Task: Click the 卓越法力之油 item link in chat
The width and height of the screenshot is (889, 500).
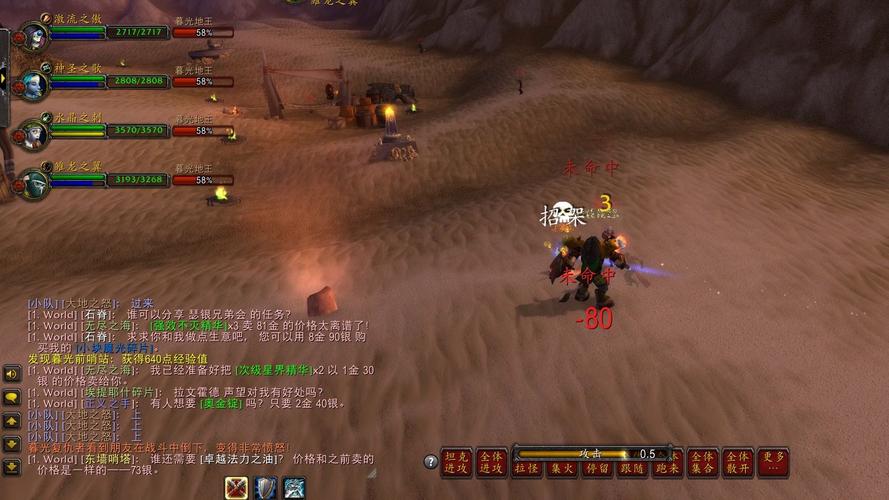Action: tap(247, 457)
